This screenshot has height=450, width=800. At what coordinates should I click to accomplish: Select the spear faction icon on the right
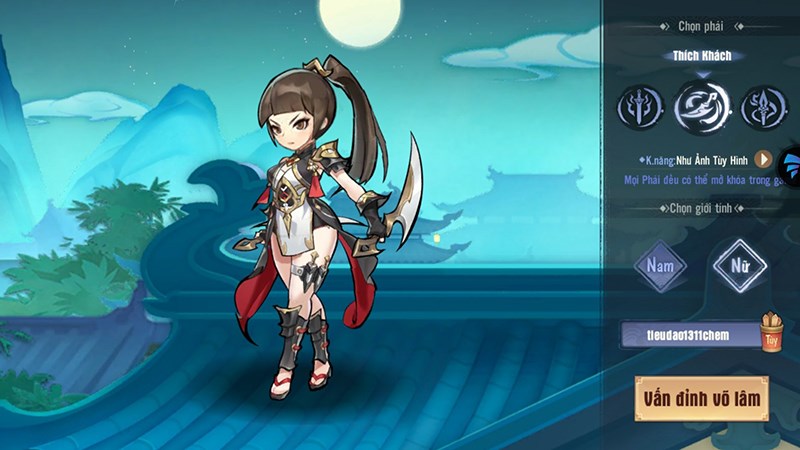(x=766, y=107)
